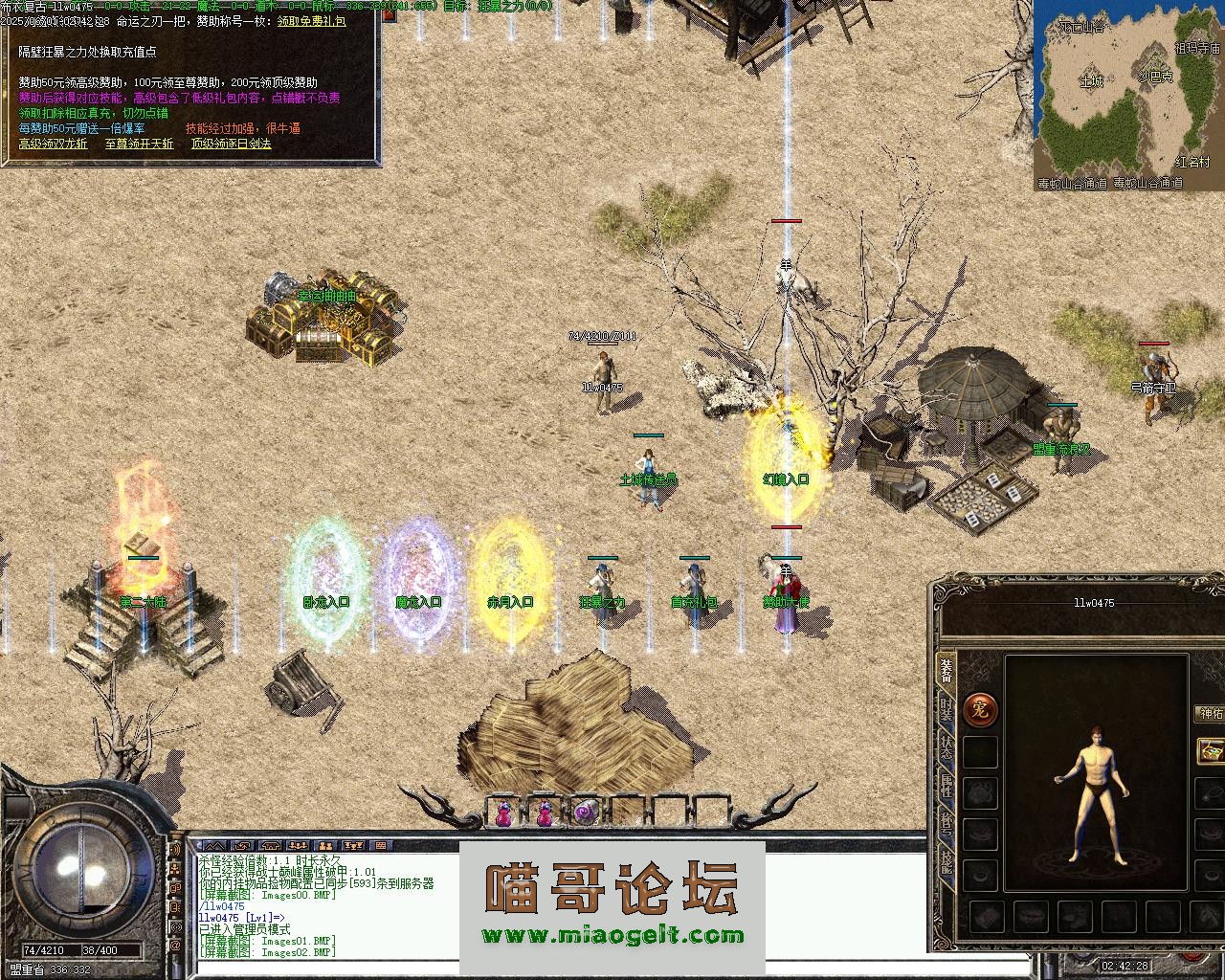Switch to the 状态 (status) tab
The width and height of the screenshot is (1225, 980).
(946, 747)
